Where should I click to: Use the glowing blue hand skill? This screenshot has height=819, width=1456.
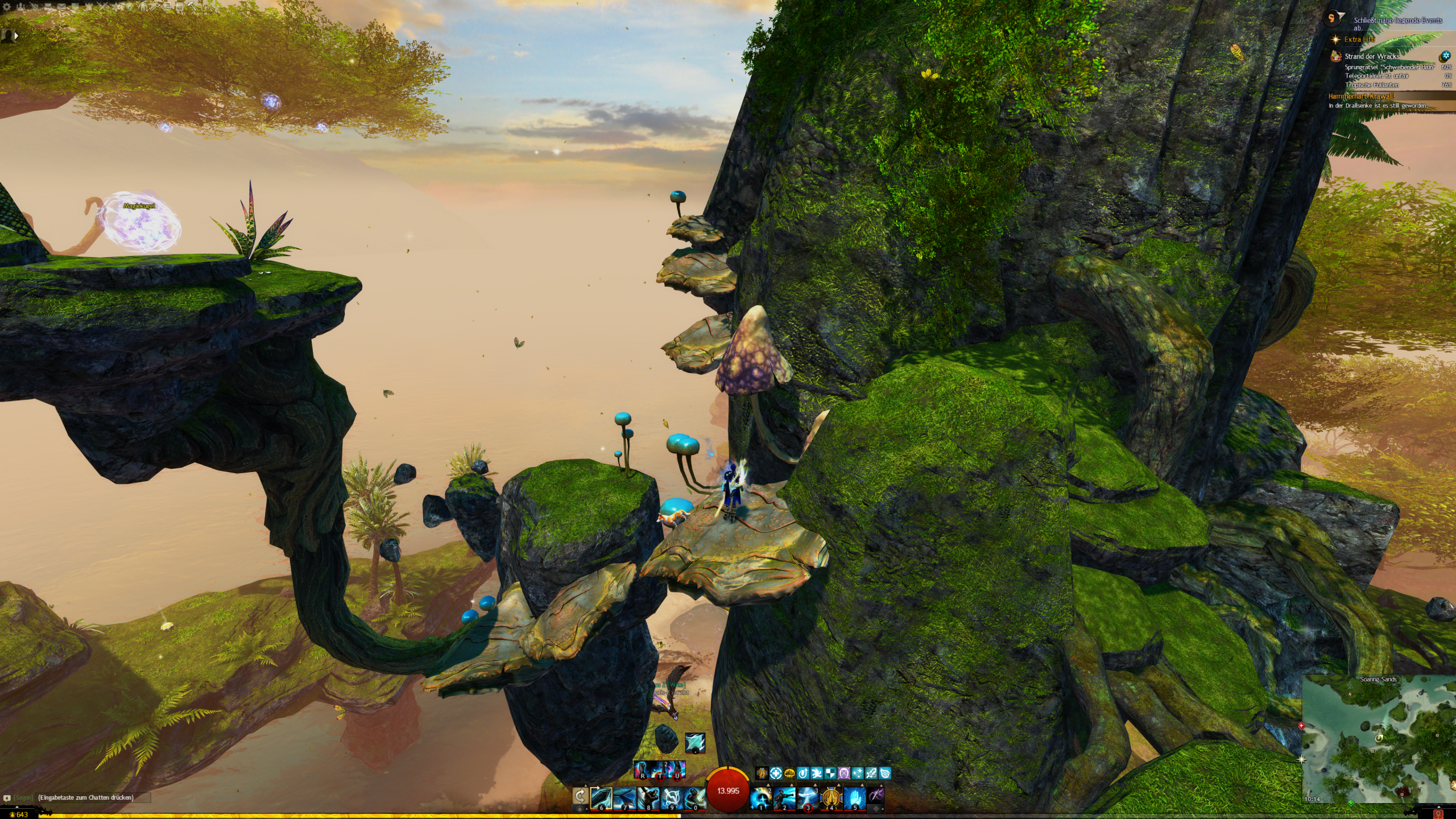coord(854,798)
